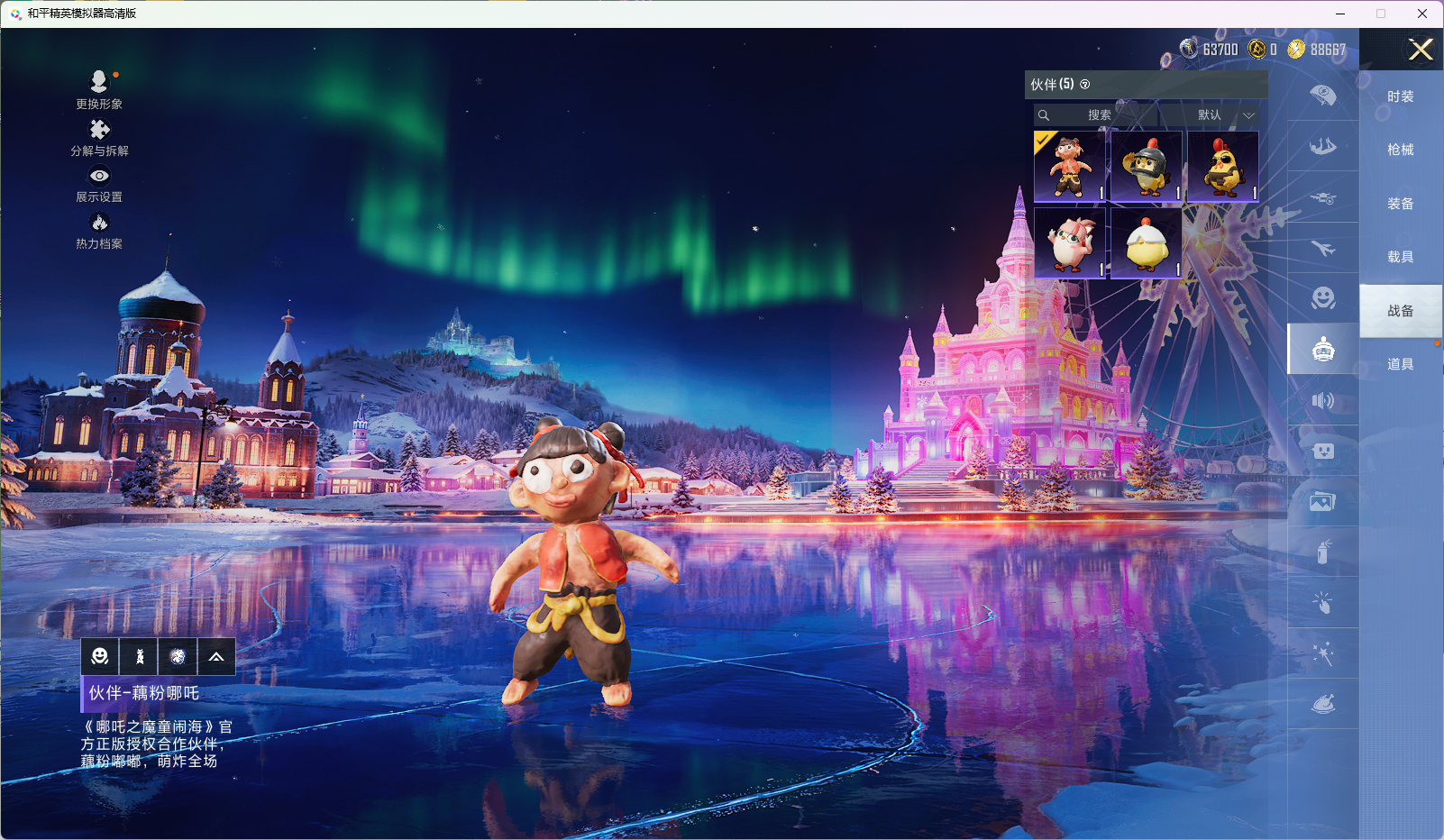The height and width of the screenshot is (840, 1444).
Task: Choose the white and yellow chick companion
Action: click(x=1147, y=243)
